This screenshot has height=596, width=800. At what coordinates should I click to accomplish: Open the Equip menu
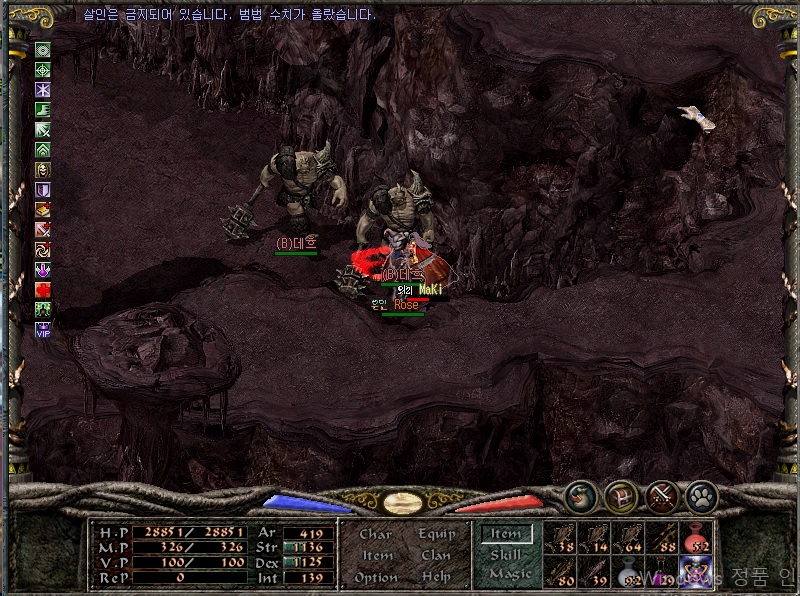437,535
